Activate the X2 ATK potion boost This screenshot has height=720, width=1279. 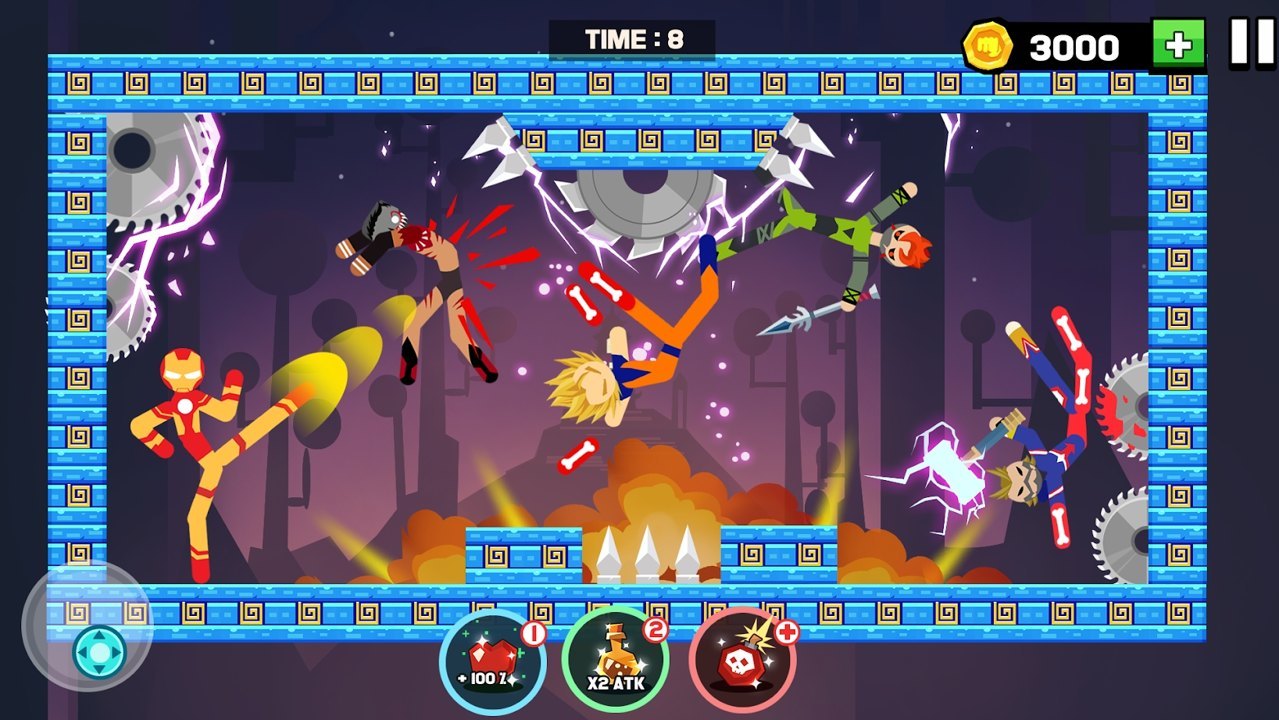(x=615, y=660)
